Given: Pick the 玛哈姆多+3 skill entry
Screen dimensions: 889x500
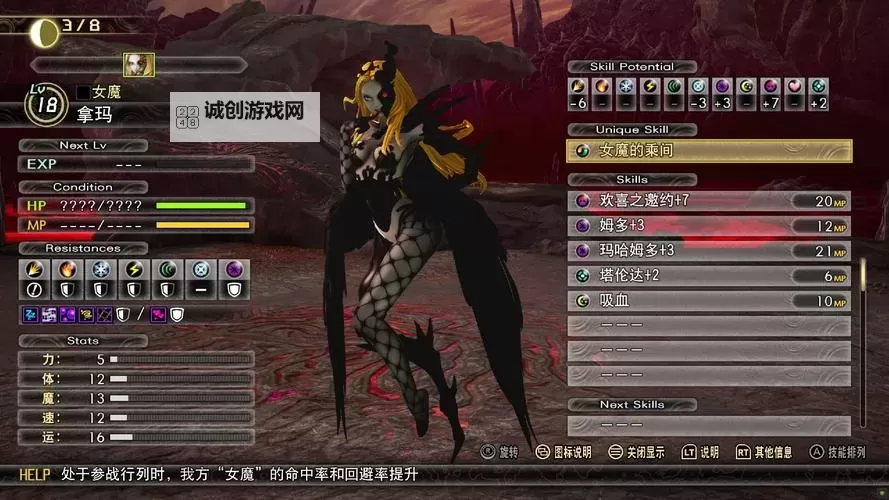Looking at the screenshot, I should (x=709, y=251).
